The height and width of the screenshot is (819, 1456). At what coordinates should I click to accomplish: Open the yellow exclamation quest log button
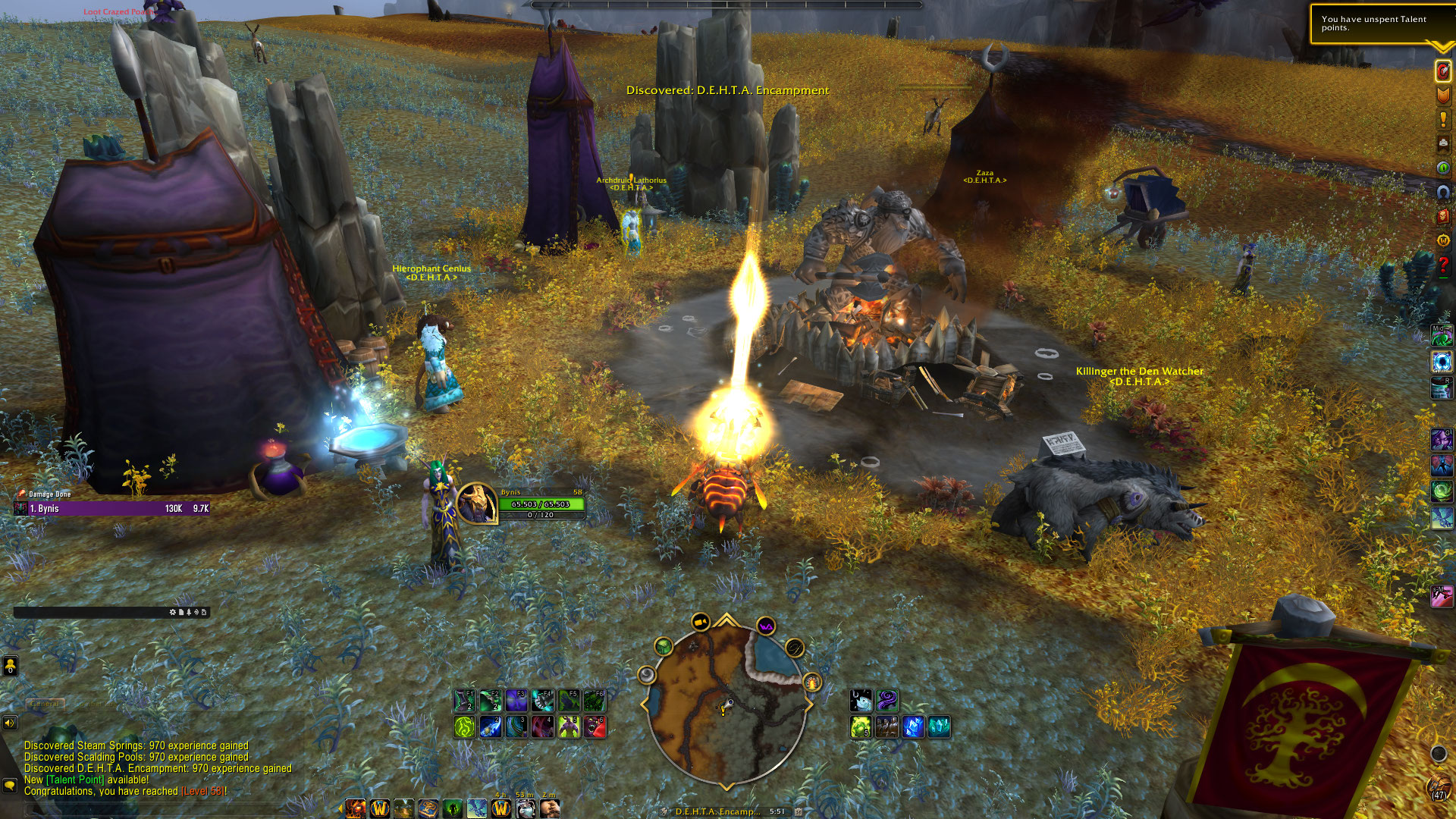click(x=1442, y=119)
